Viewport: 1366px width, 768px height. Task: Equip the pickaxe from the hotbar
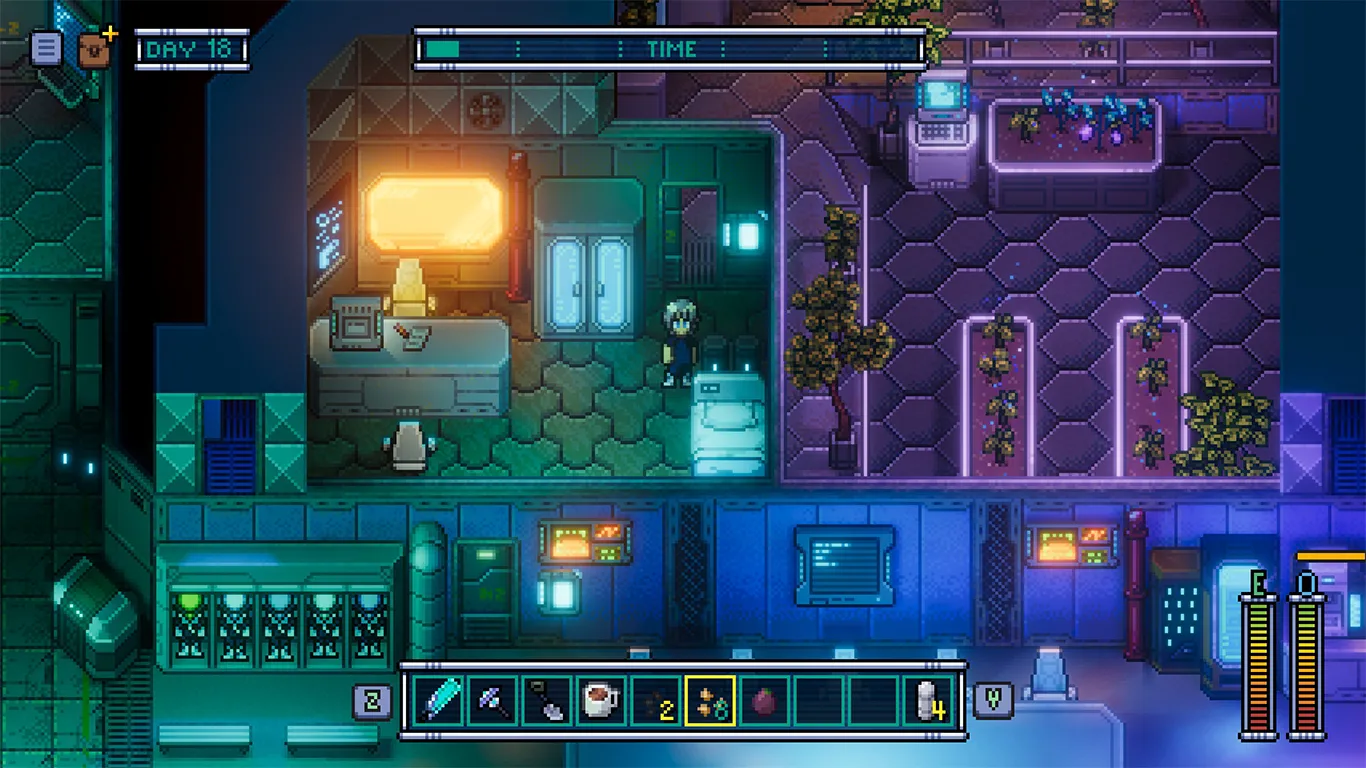pyautogui.click(x=493, y=700)
